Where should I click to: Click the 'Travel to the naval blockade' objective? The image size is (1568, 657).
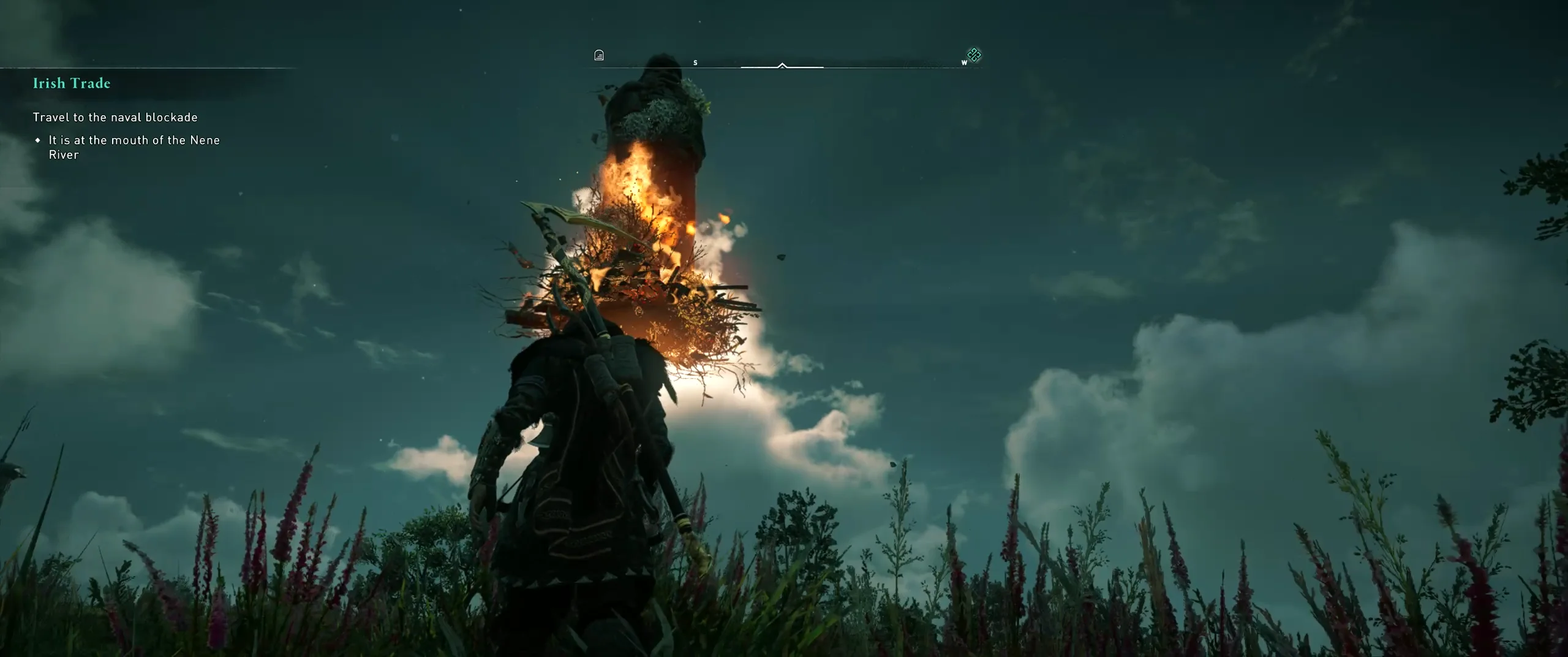tap(115, 117)
